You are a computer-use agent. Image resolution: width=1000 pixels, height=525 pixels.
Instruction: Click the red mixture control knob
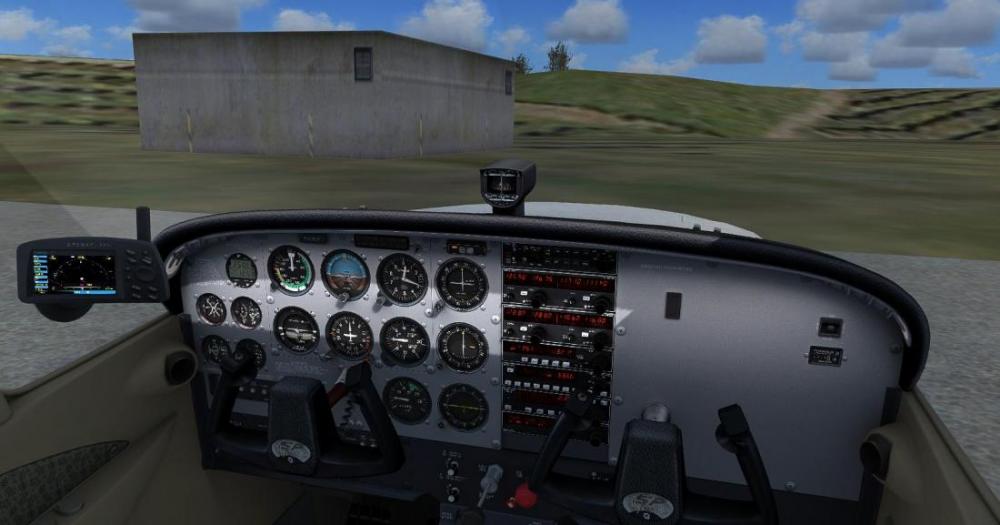coord(518,492)
